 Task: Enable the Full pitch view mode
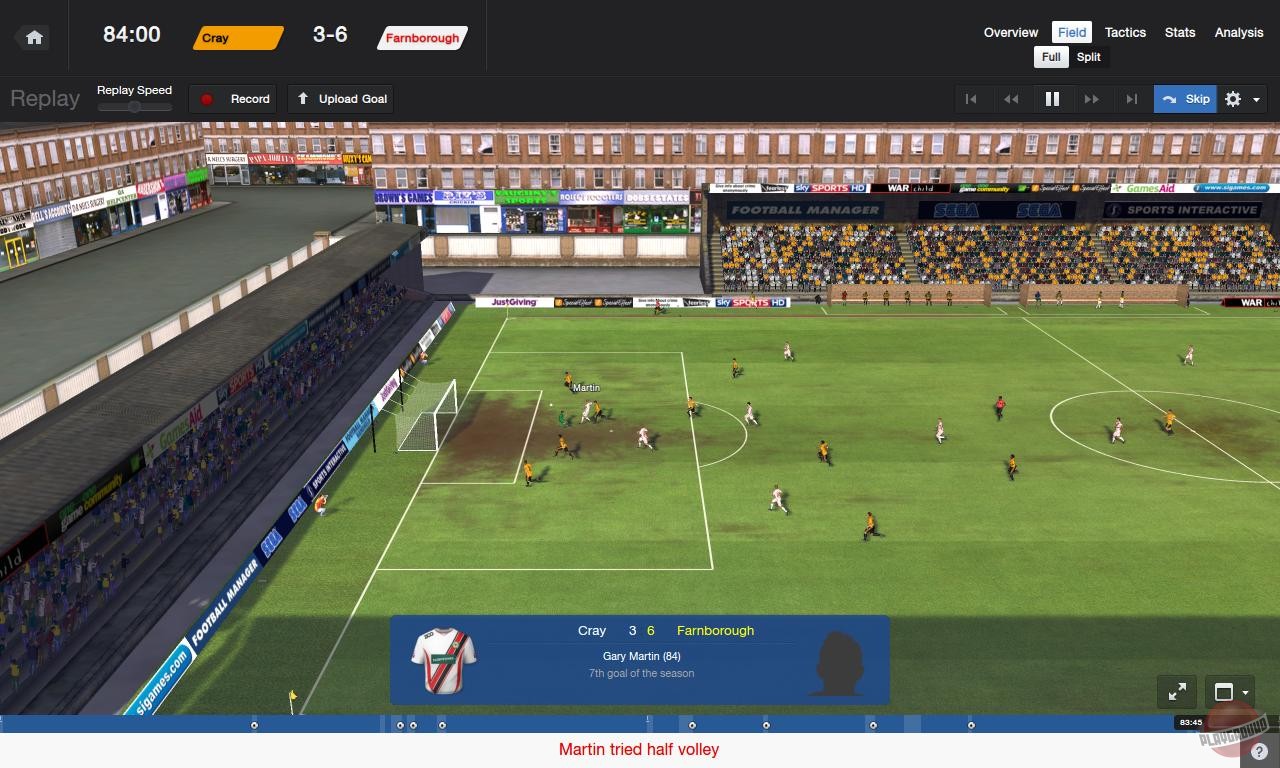(x=1050, y=57)
